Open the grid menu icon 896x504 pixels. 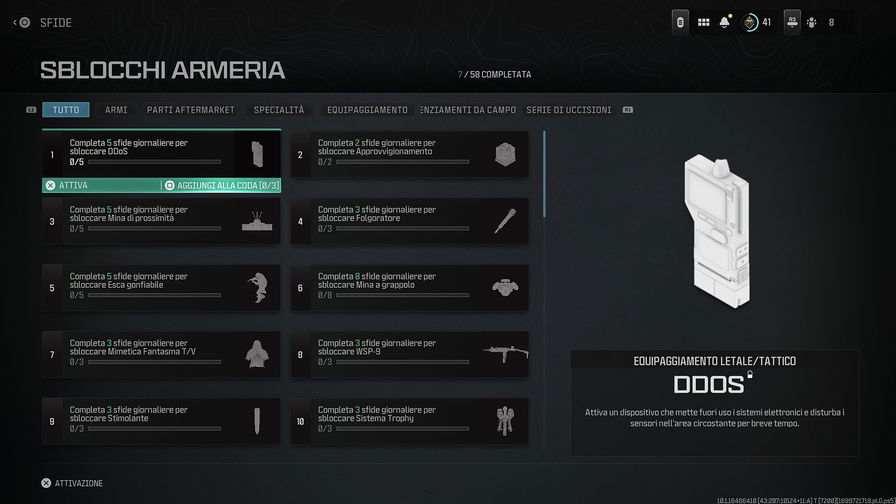pos(703,22)
